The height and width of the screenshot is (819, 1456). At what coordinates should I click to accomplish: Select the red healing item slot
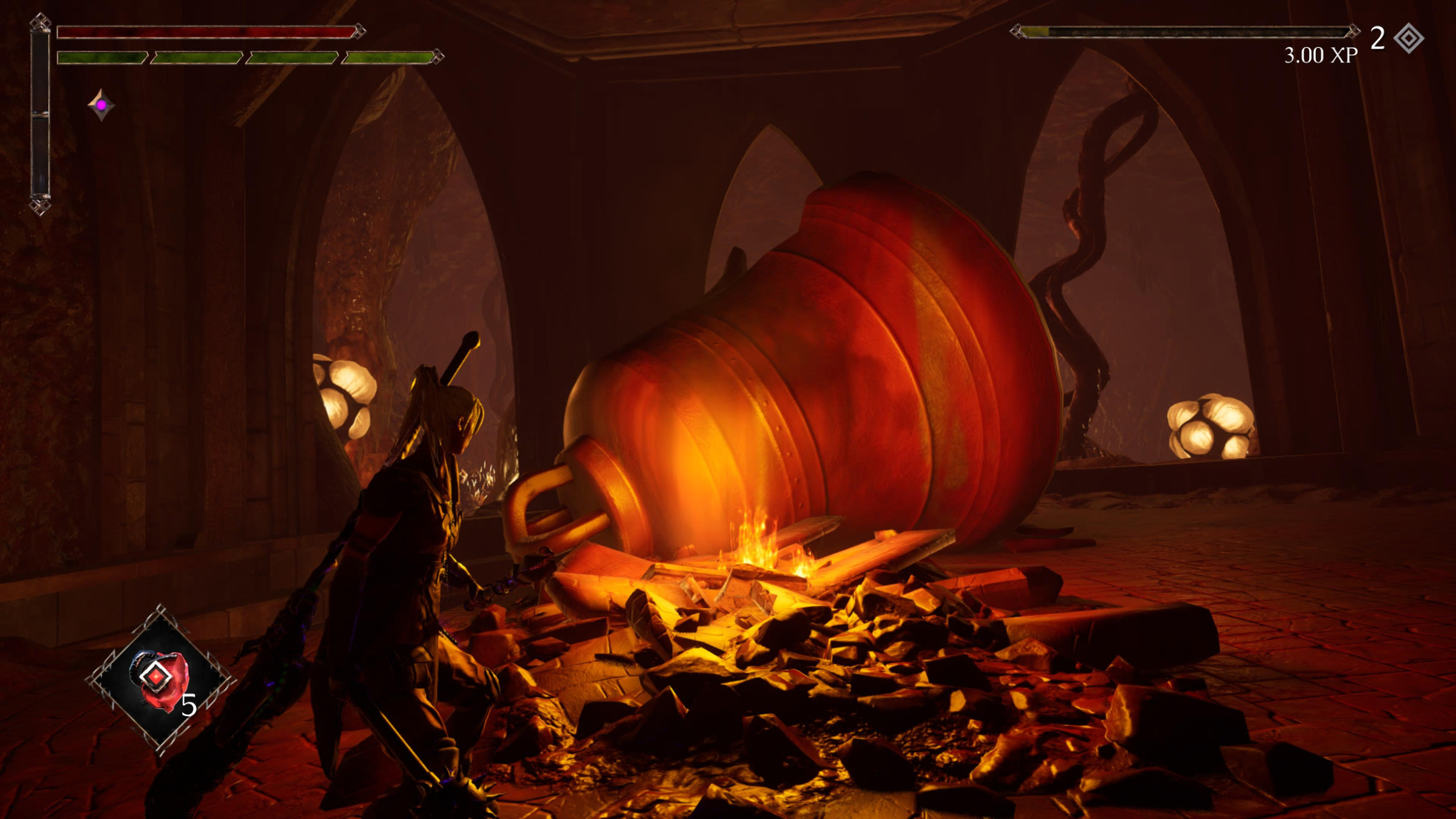click(x=160, y=678)
